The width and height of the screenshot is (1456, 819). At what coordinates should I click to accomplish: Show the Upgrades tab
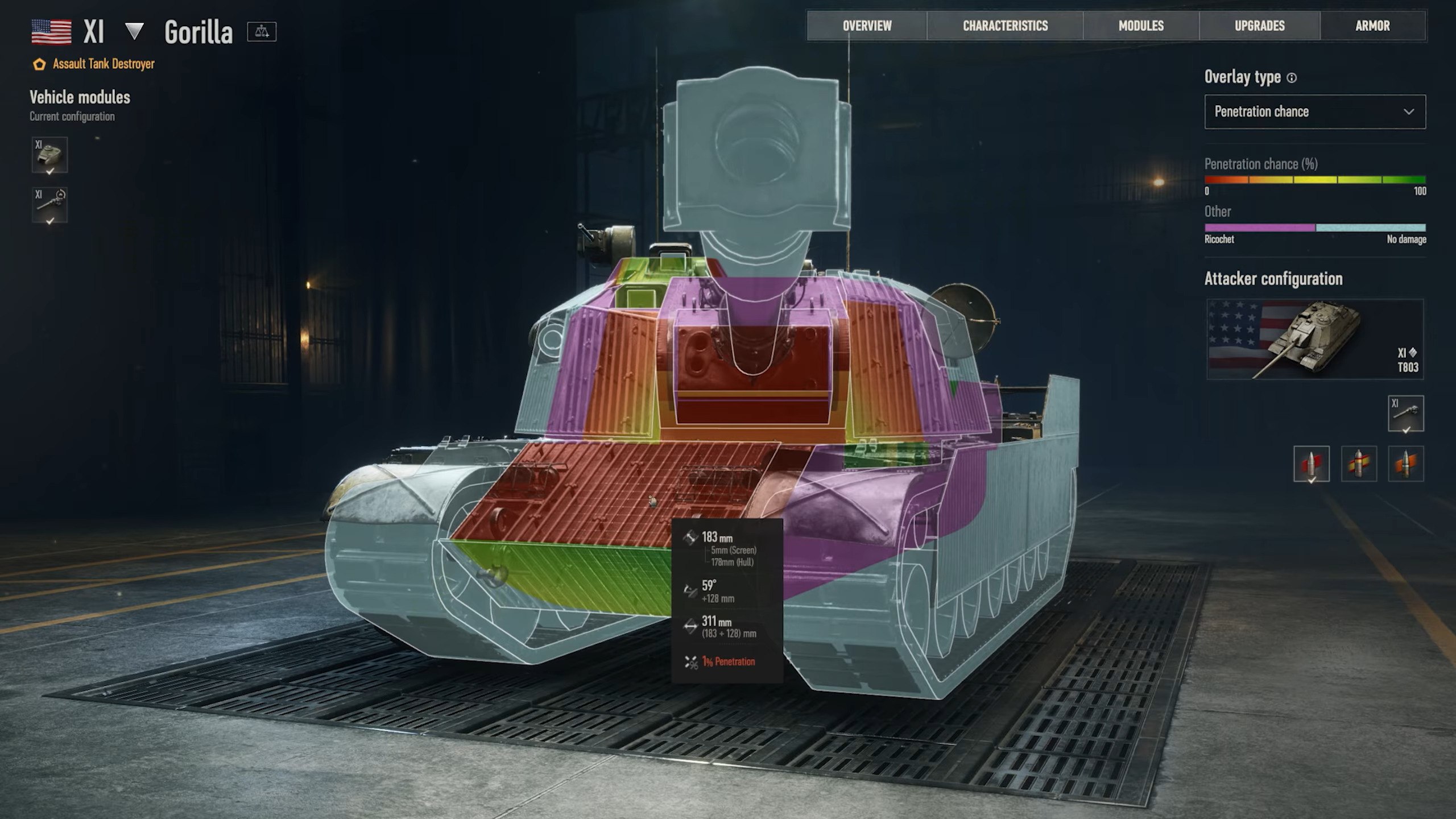[x=1259, y=26]
